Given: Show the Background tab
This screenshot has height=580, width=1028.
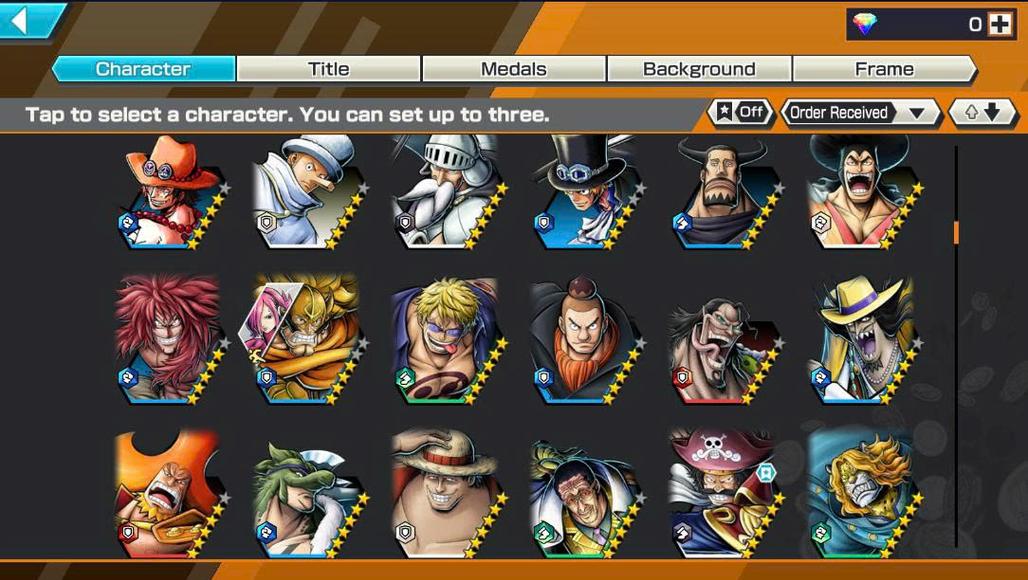Looking at the screenshot, I should [x=699, y=69].
